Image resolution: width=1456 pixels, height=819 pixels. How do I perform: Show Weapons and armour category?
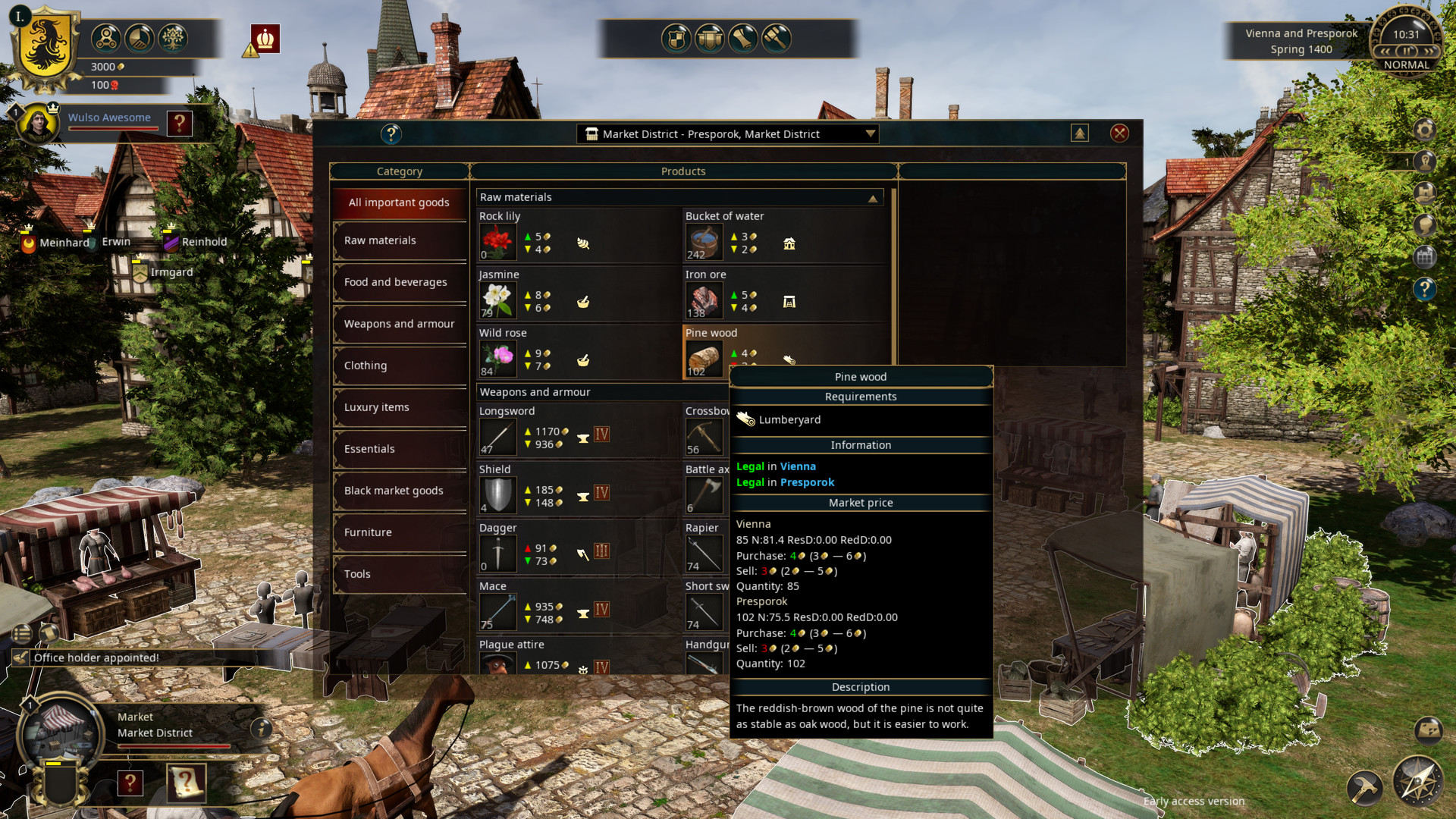399,324
